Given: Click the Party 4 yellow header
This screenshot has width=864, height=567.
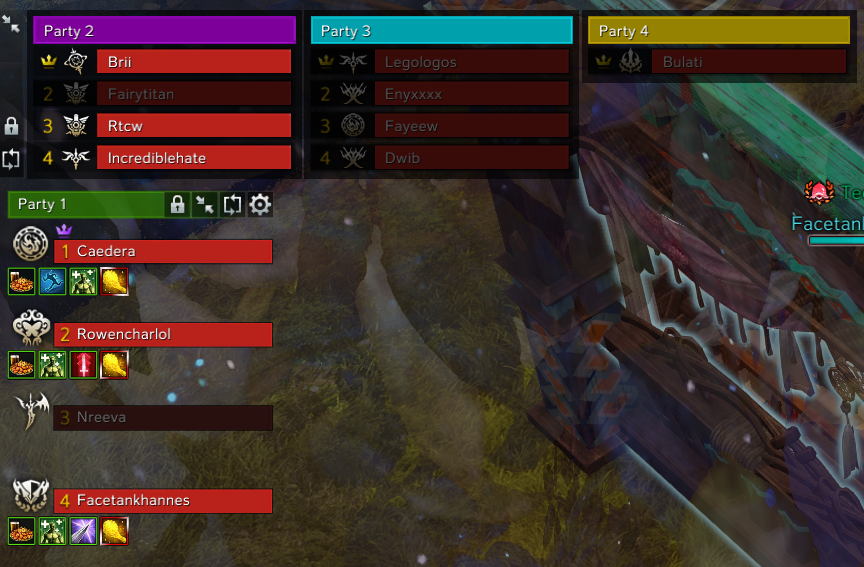Looking at the screenshot, I should click(719, 31).
